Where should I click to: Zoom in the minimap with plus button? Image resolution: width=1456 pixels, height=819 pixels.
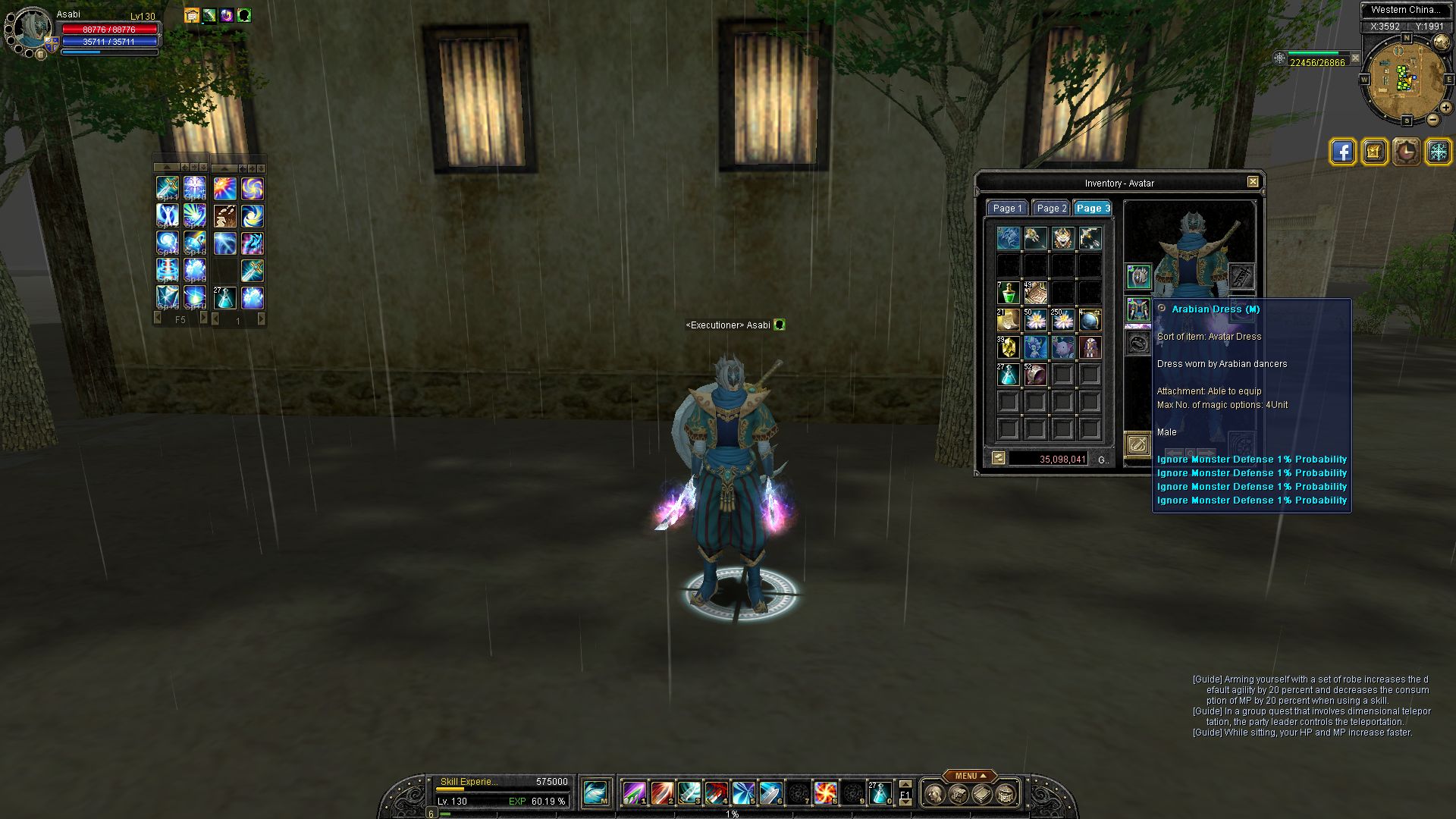click(1445, 108)
